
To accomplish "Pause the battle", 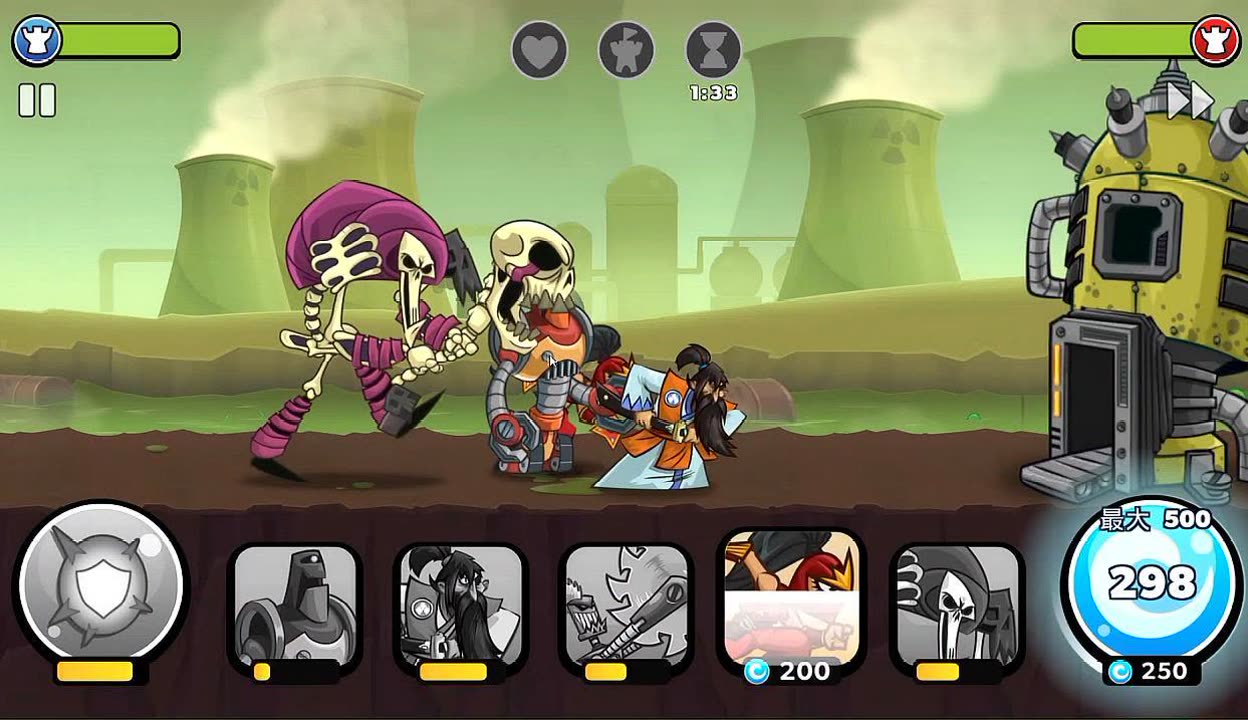I will (37, 100).
